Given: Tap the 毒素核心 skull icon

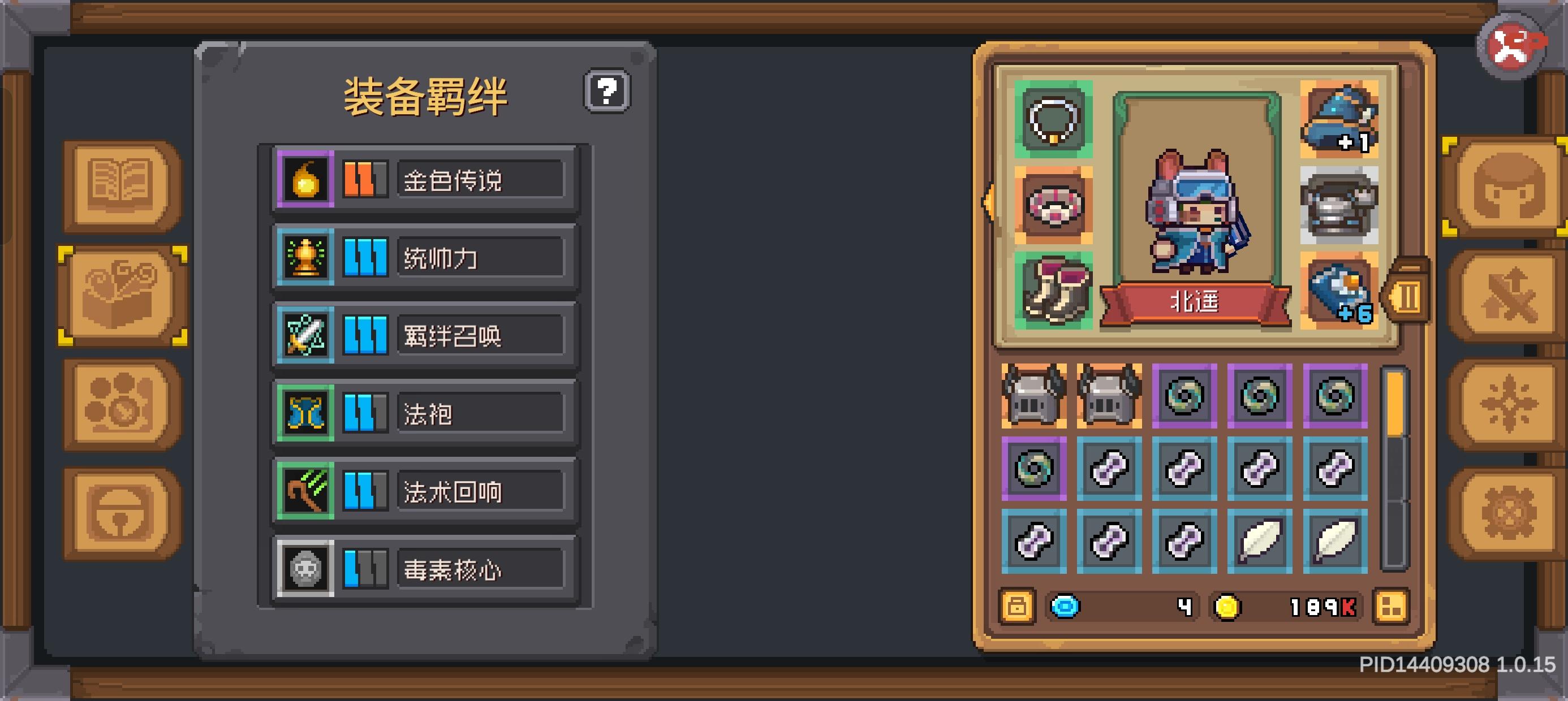Looking at the screenshot, I should 305,569.
